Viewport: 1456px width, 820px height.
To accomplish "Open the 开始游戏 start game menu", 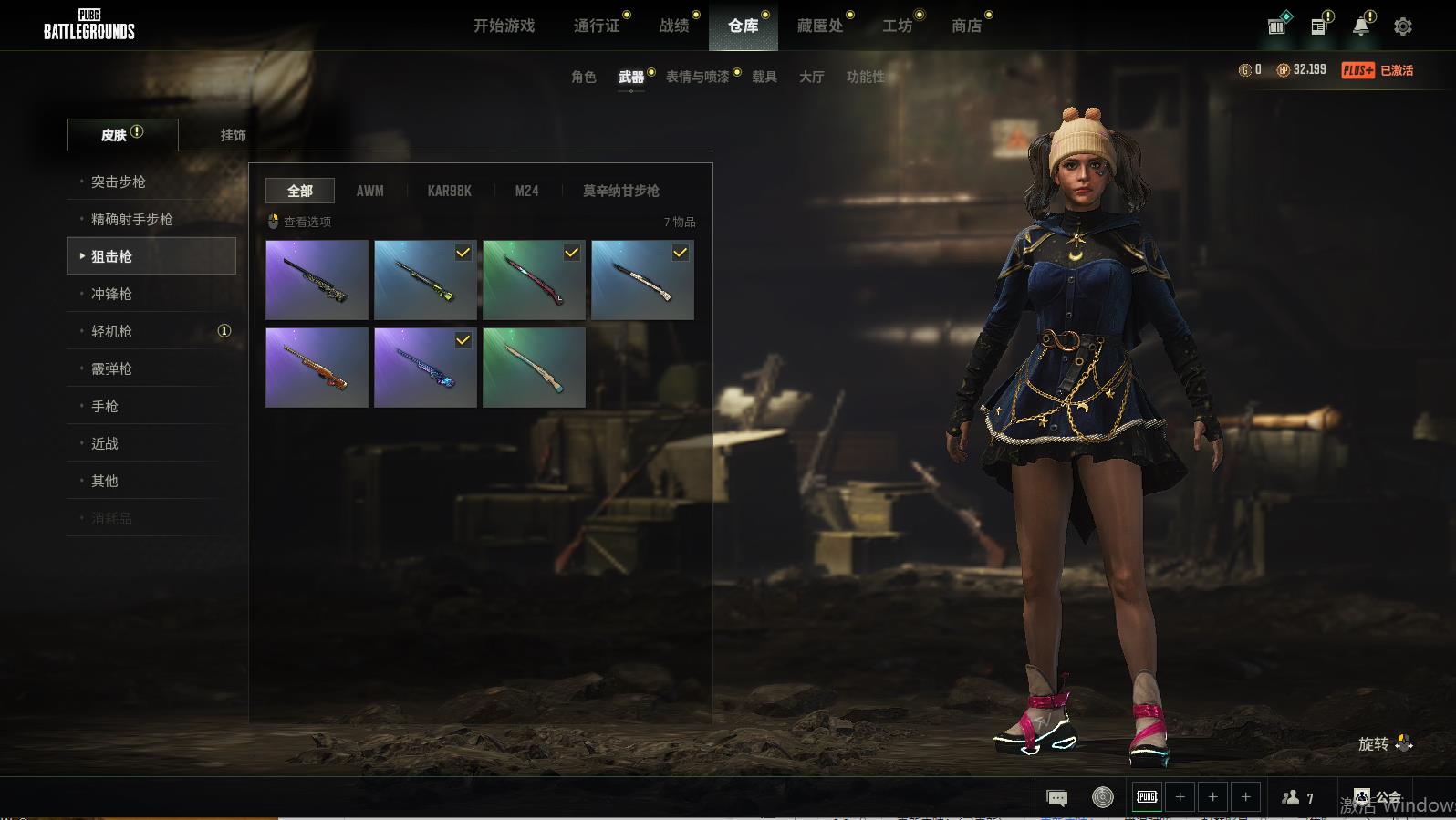I will click(x=504, y=26).
